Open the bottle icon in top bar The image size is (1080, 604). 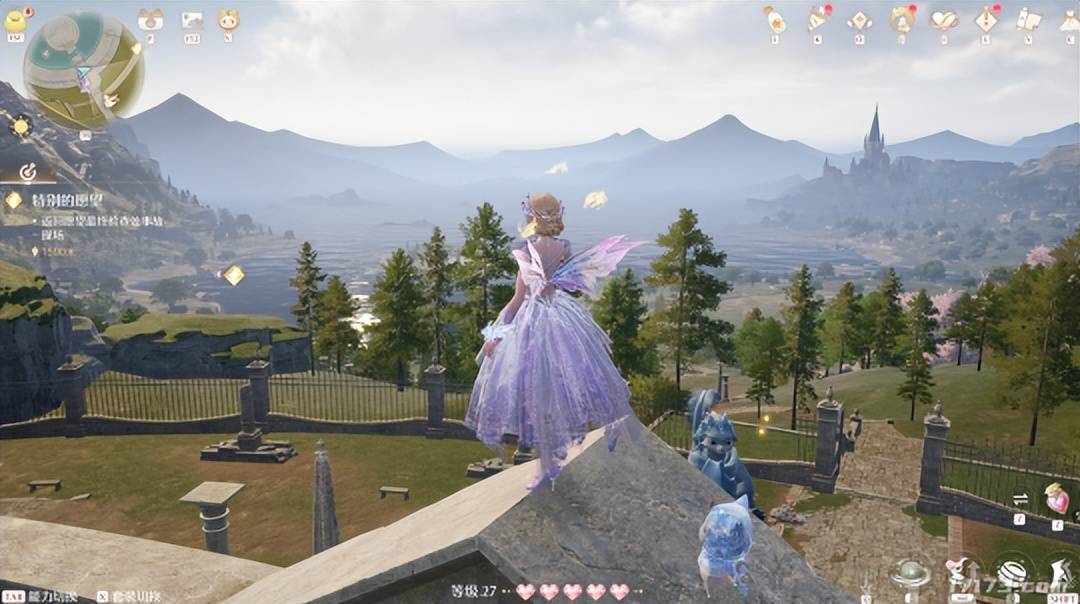774,19
